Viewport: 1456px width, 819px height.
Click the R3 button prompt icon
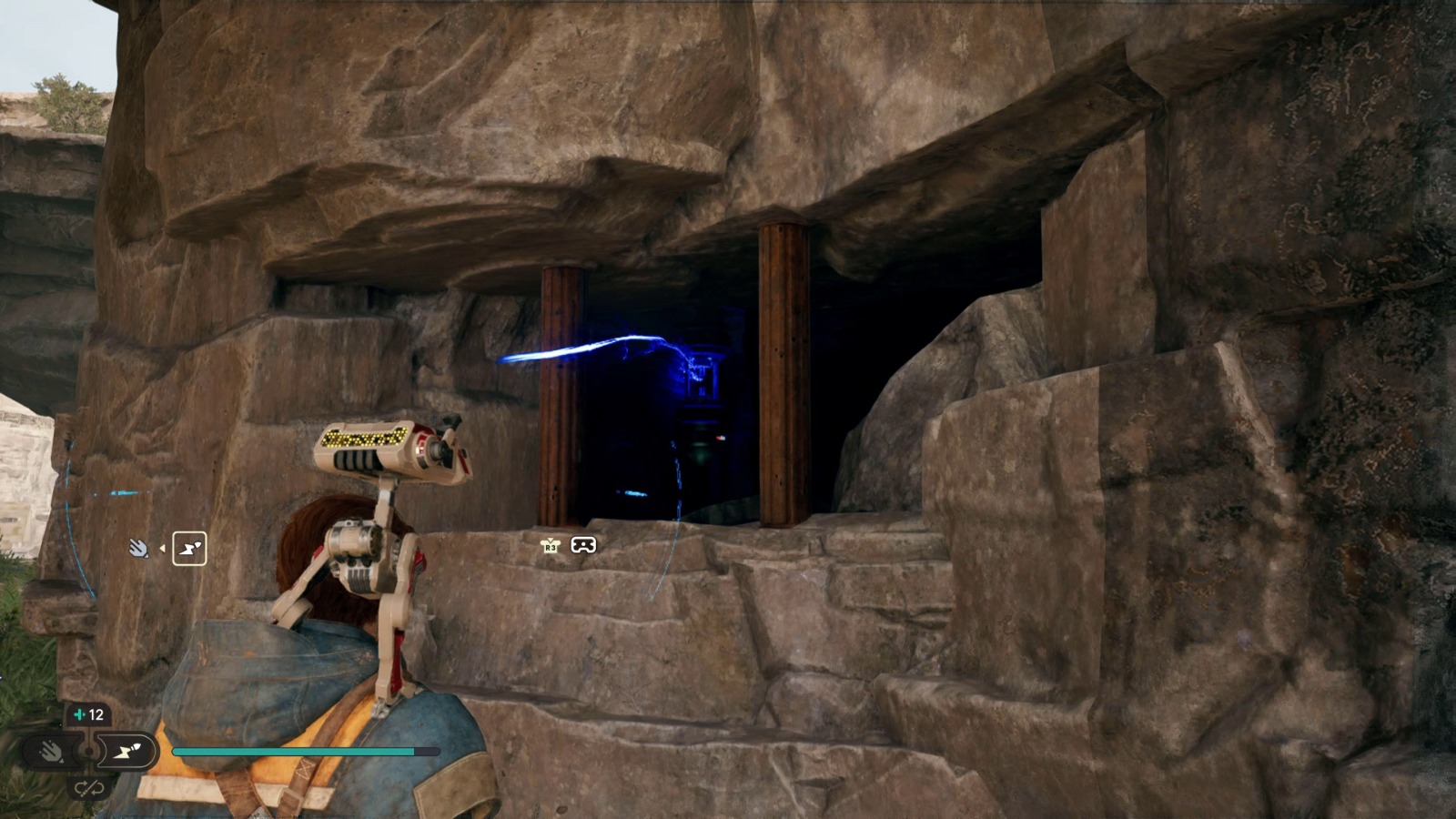click(551, 546)
